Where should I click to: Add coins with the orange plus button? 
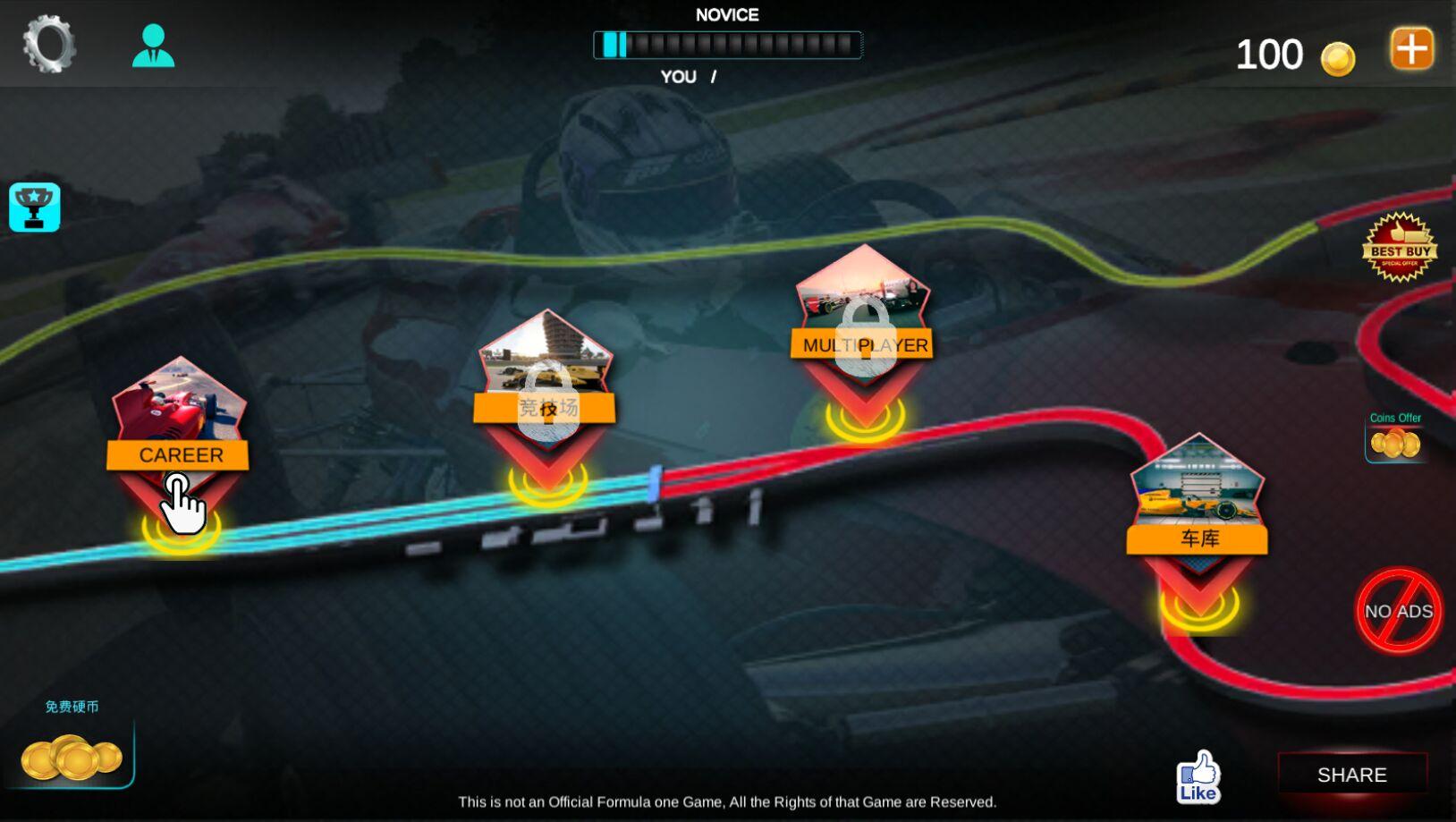(x=1411, y=48)
